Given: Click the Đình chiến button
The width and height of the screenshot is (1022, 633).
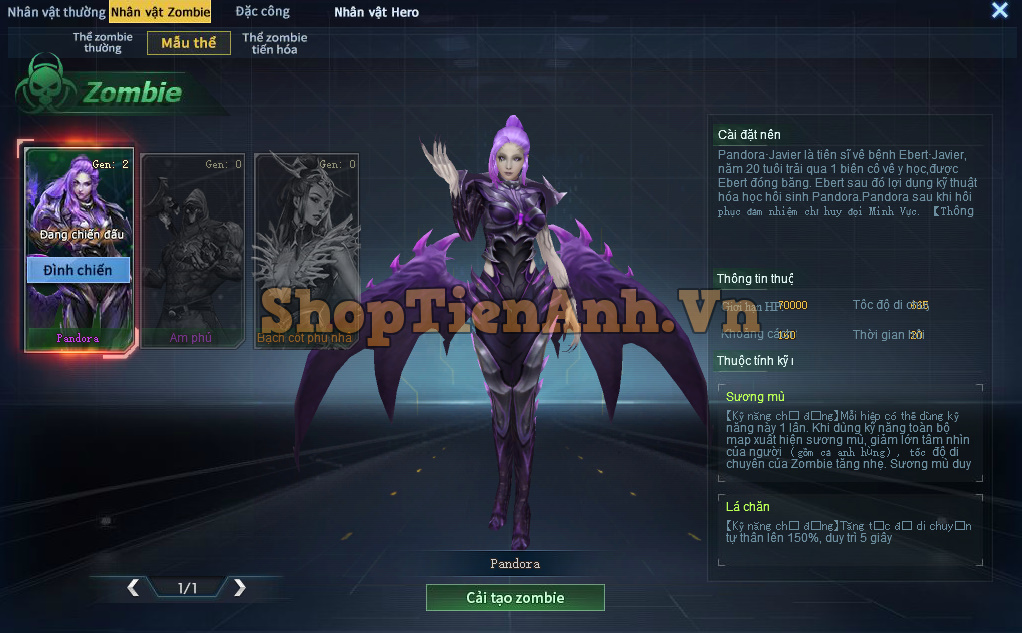Looking at the screenshot, I should point(78,270).
